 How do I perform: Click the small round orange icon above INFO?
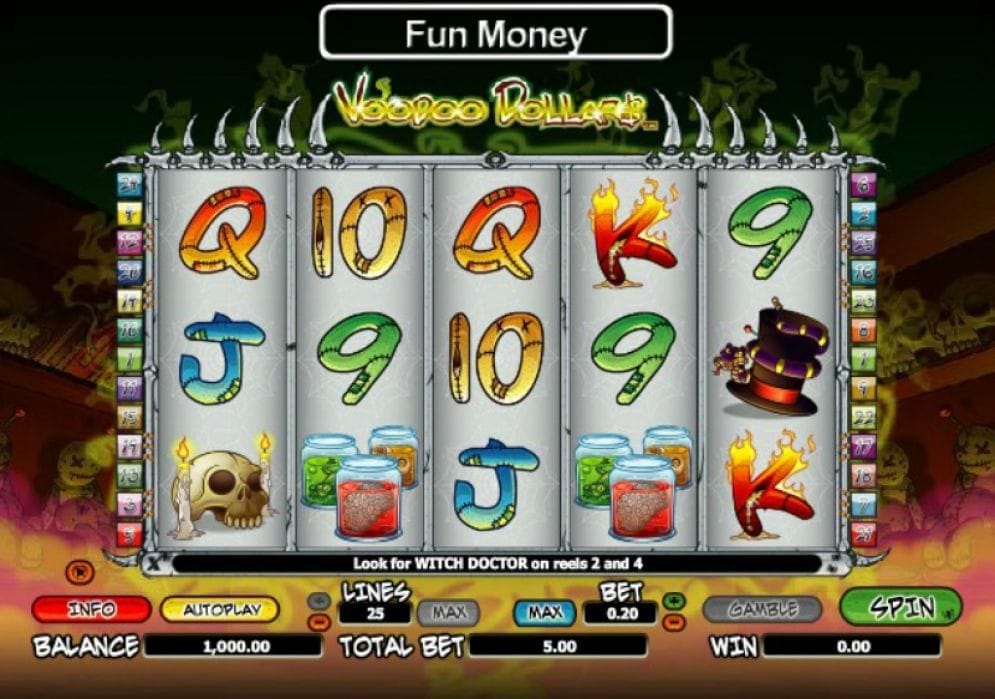click(x=78, y=572)
